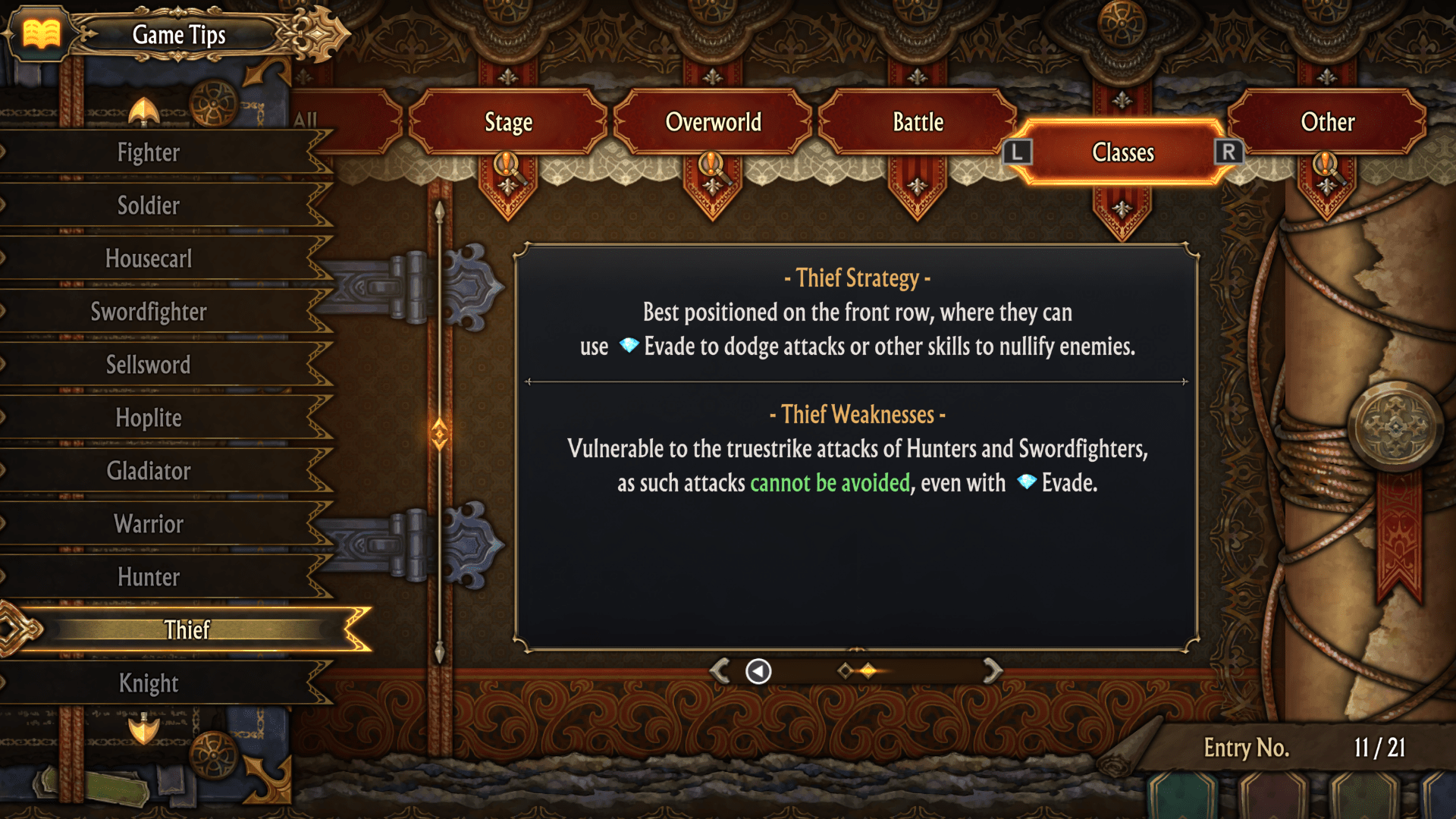Open the Overworld tips tab
Viewport: 1456px width, 819px height.
click(713, 122)
